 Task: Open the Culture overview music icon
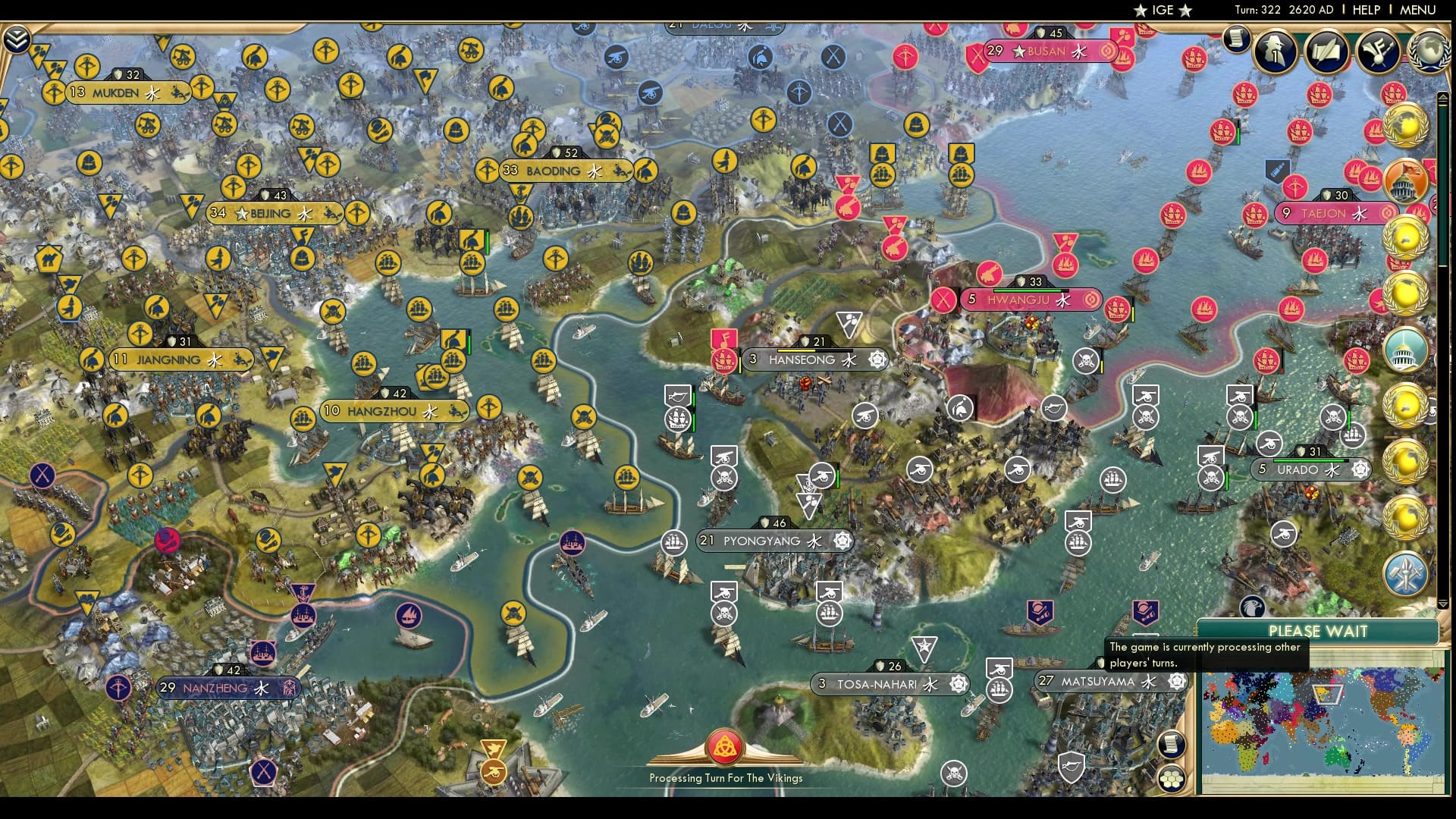click(x=1379, y=51)
